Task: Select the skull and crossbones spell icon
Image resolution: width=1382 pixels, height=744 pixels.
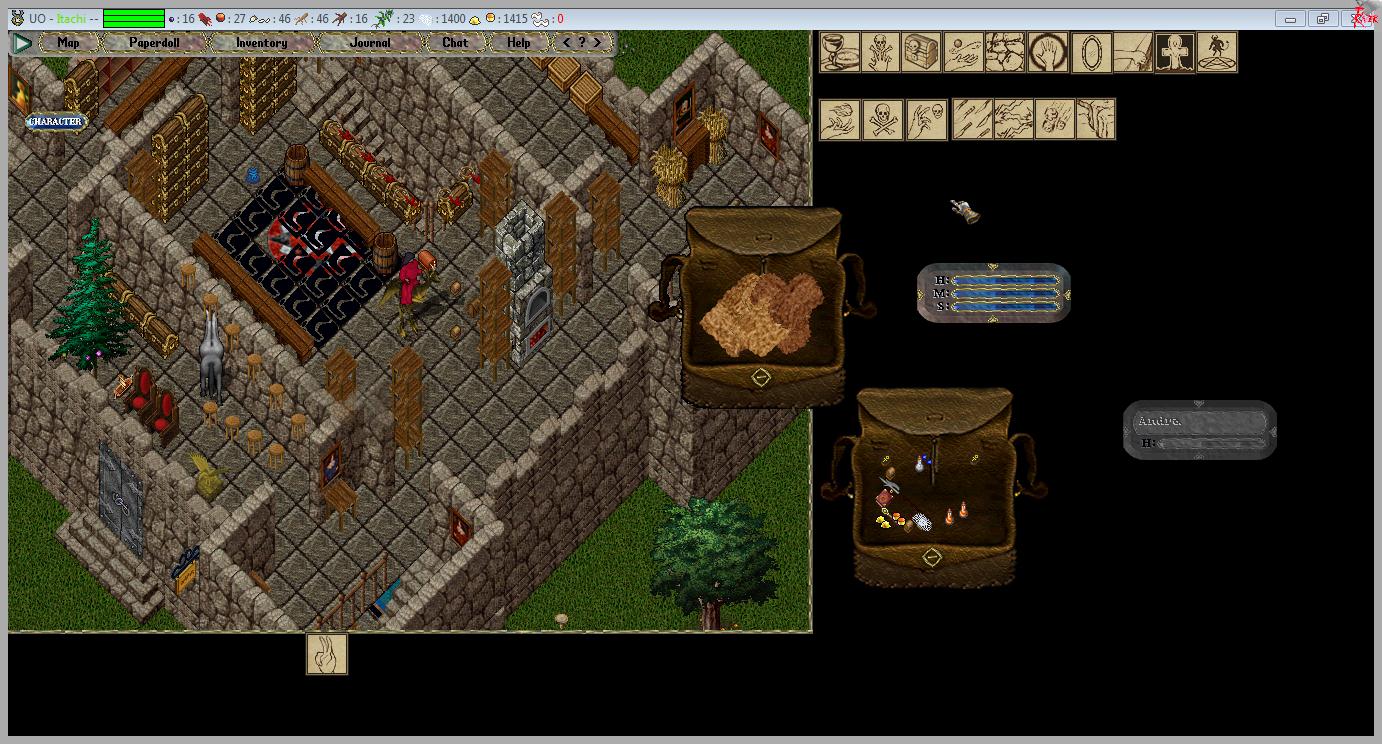Action: click(882, 120)
